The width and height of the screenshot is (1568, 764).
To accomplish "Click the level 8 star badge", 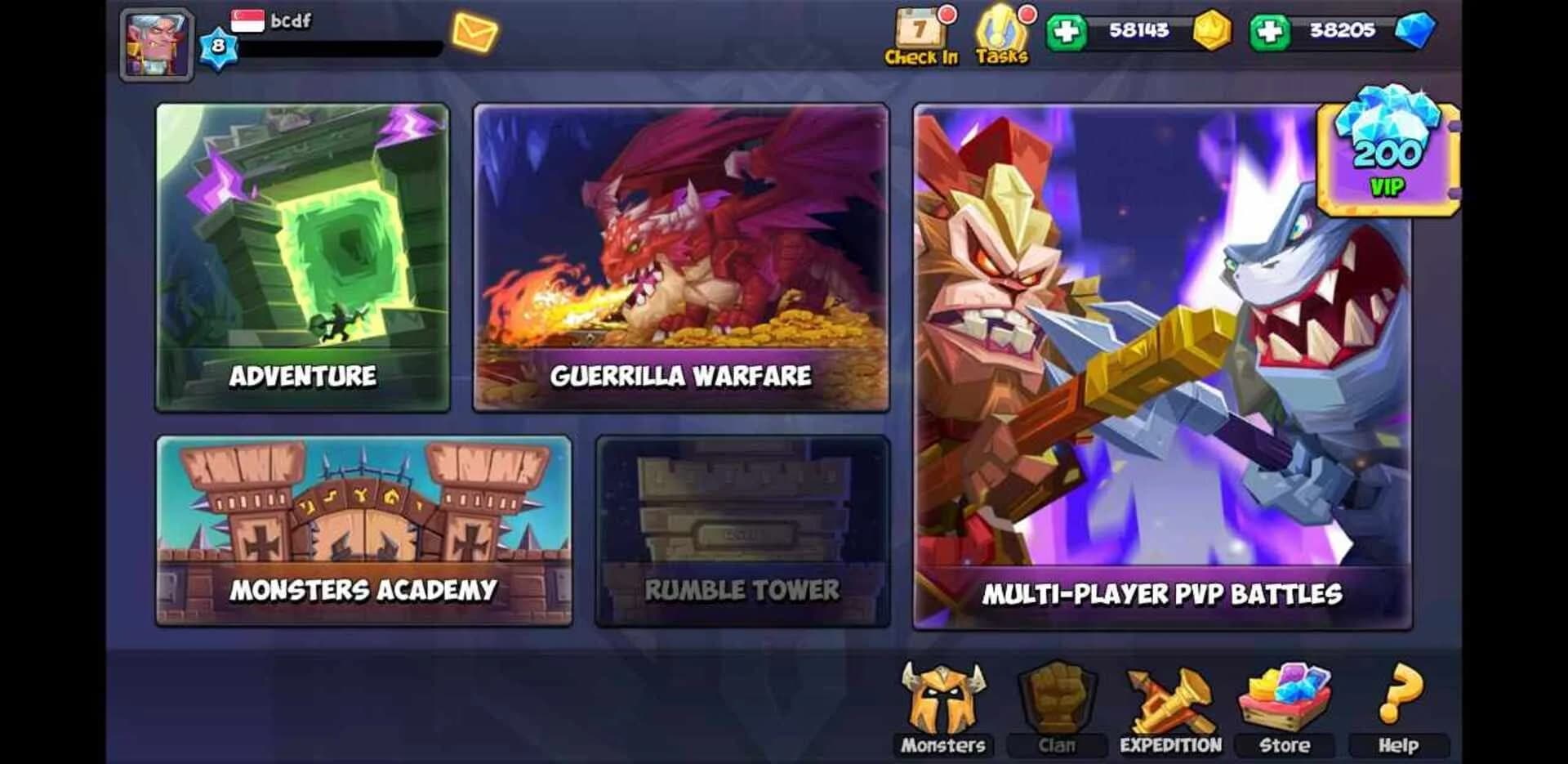I will pos(219,46).
